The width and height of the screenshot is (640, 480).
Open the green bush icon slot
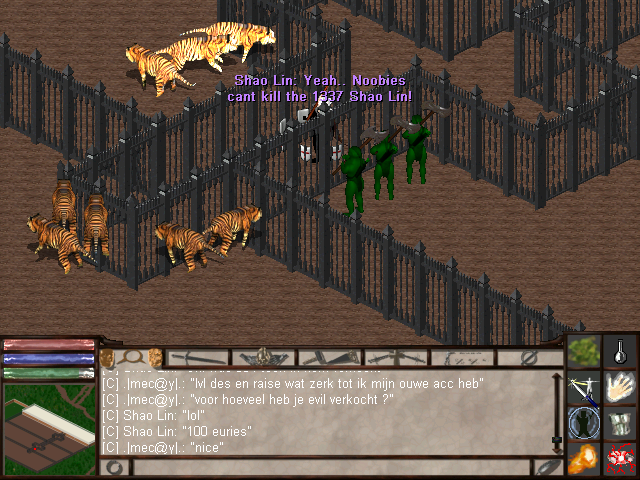coord(584,352)
